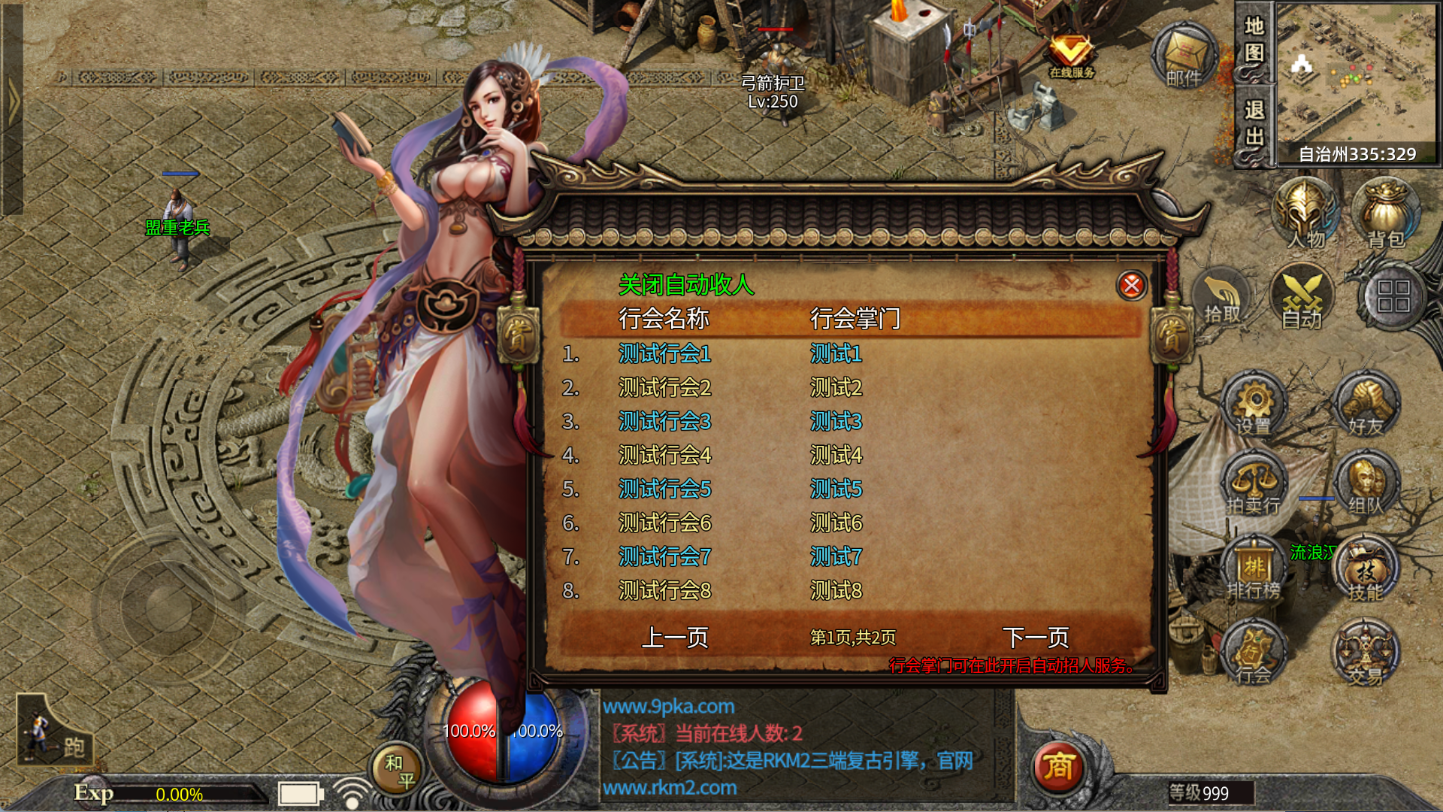Pick the 测试行会8 guild entry

tap(665, 591)
